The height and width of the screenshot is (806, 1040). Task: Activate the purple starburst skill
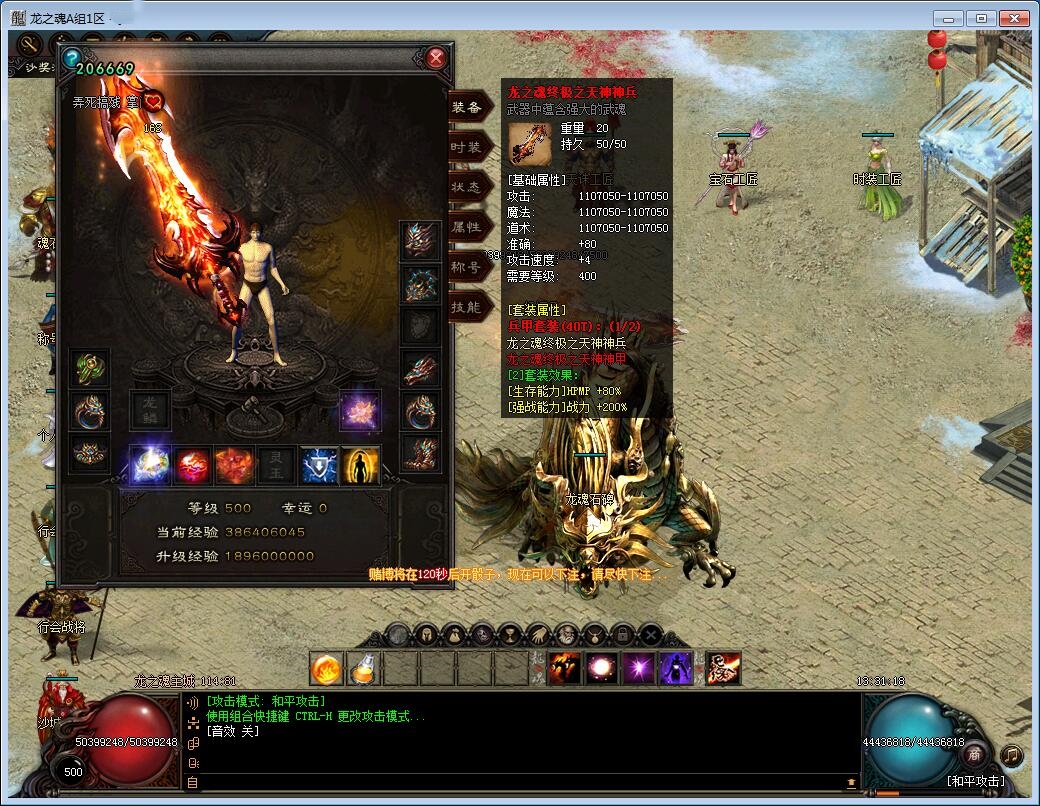coord(637,668)
